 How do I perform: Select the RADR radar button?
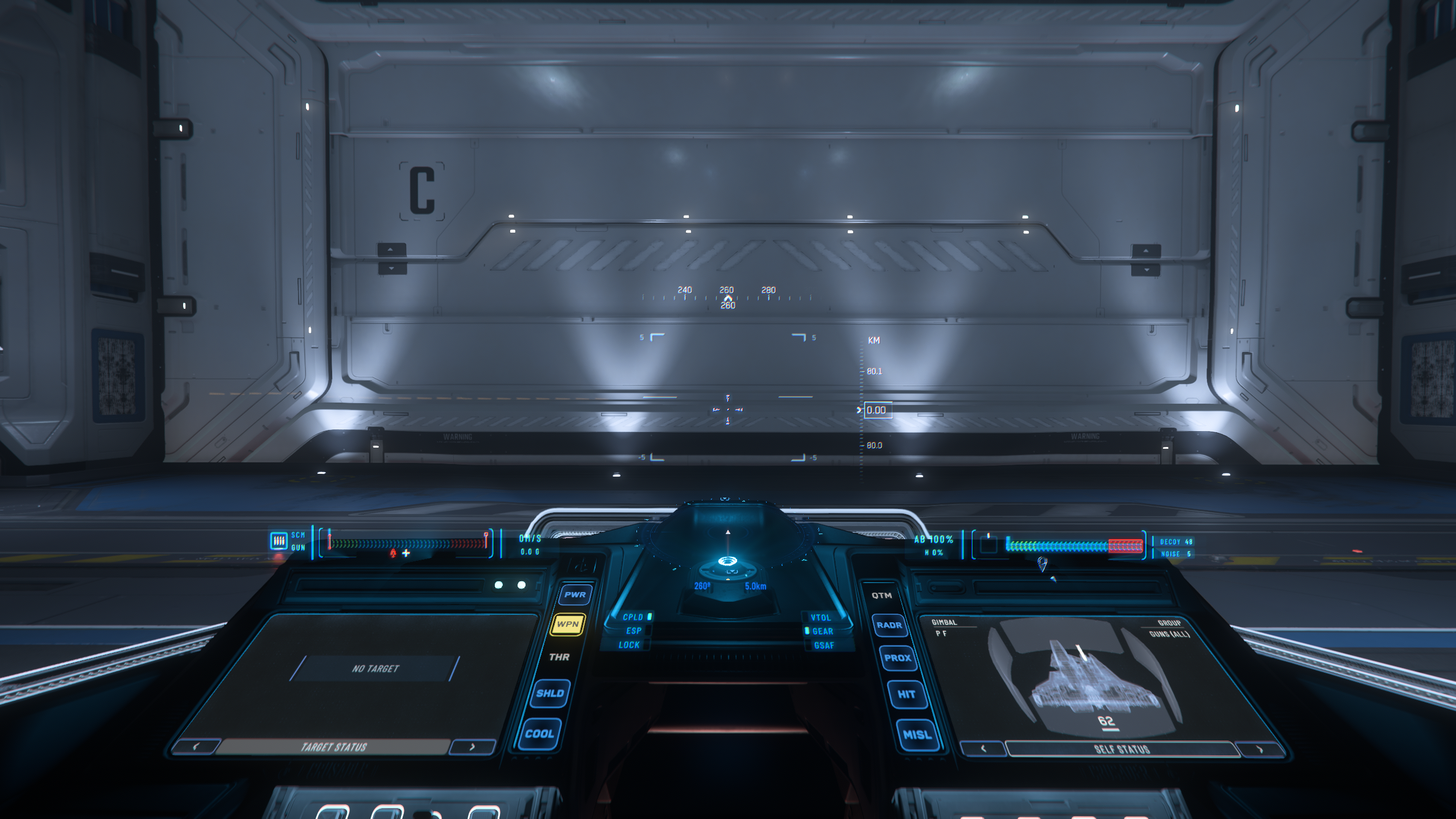tap(889, 625)
